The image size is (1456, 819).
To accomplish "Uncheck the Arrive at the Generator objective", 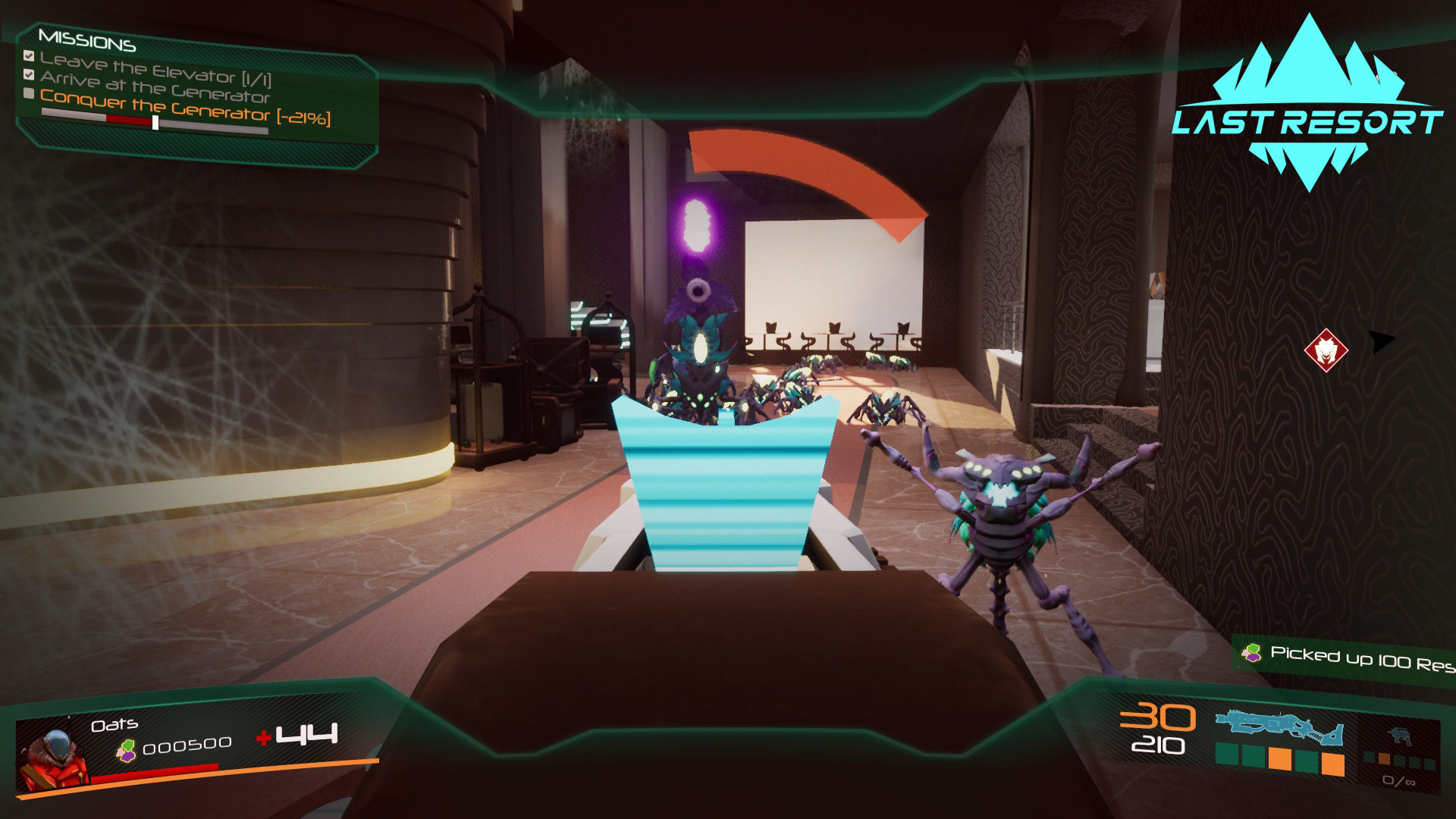I will (x=29, y=75).
